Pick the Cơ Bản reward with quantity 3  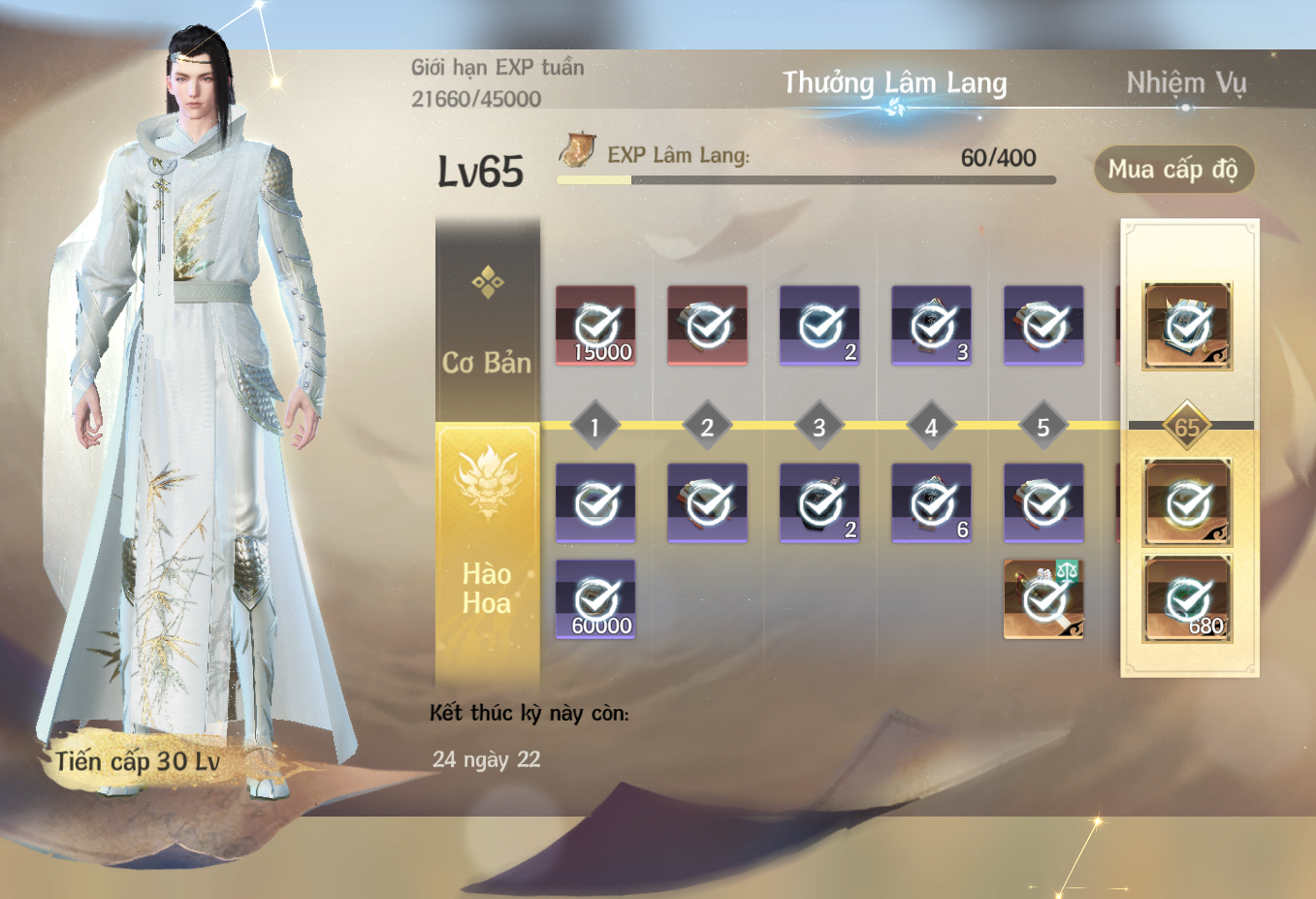point(931,326)
